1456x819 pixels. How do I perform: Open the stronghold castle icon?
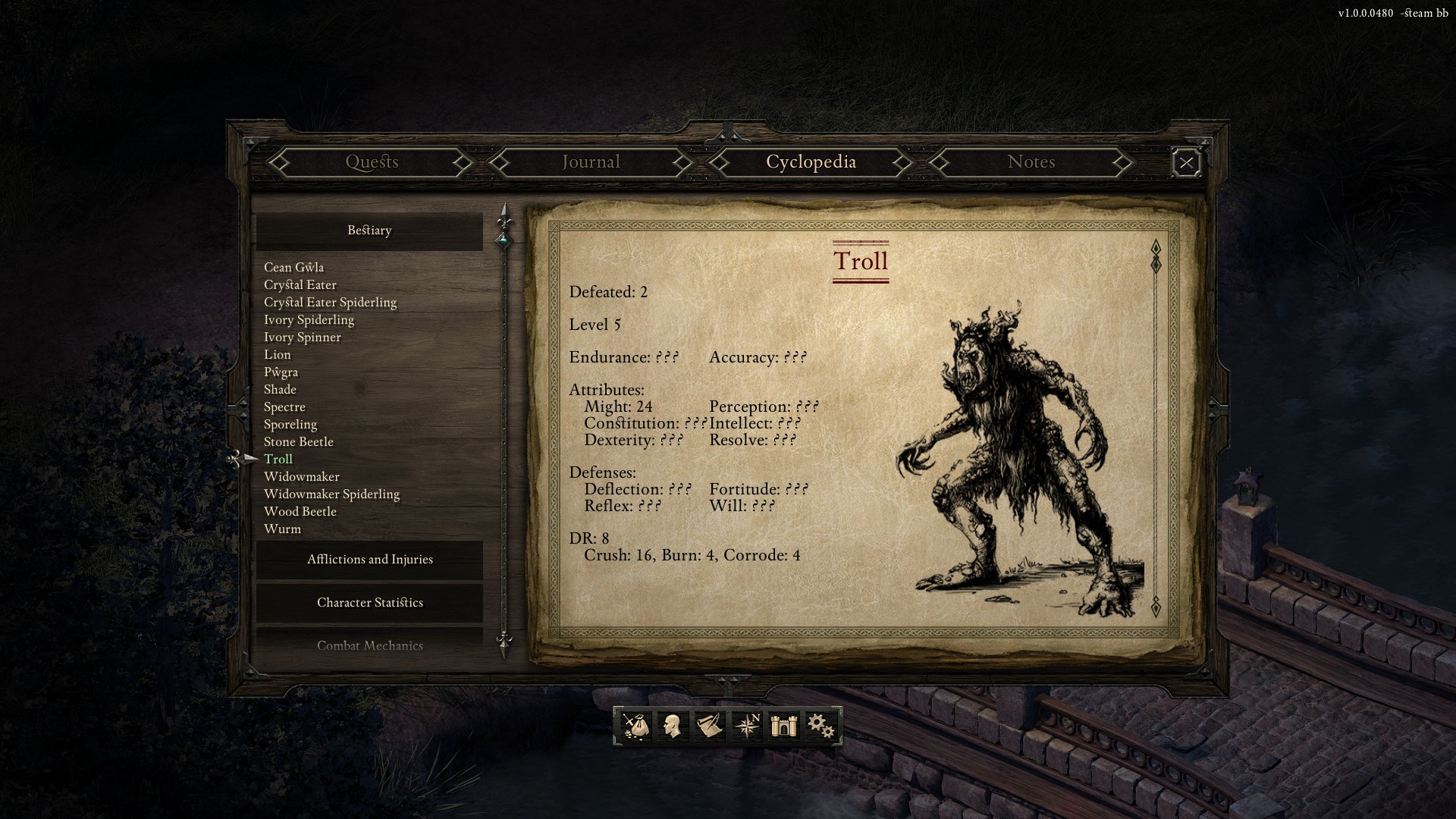click(x=783, y=726)
